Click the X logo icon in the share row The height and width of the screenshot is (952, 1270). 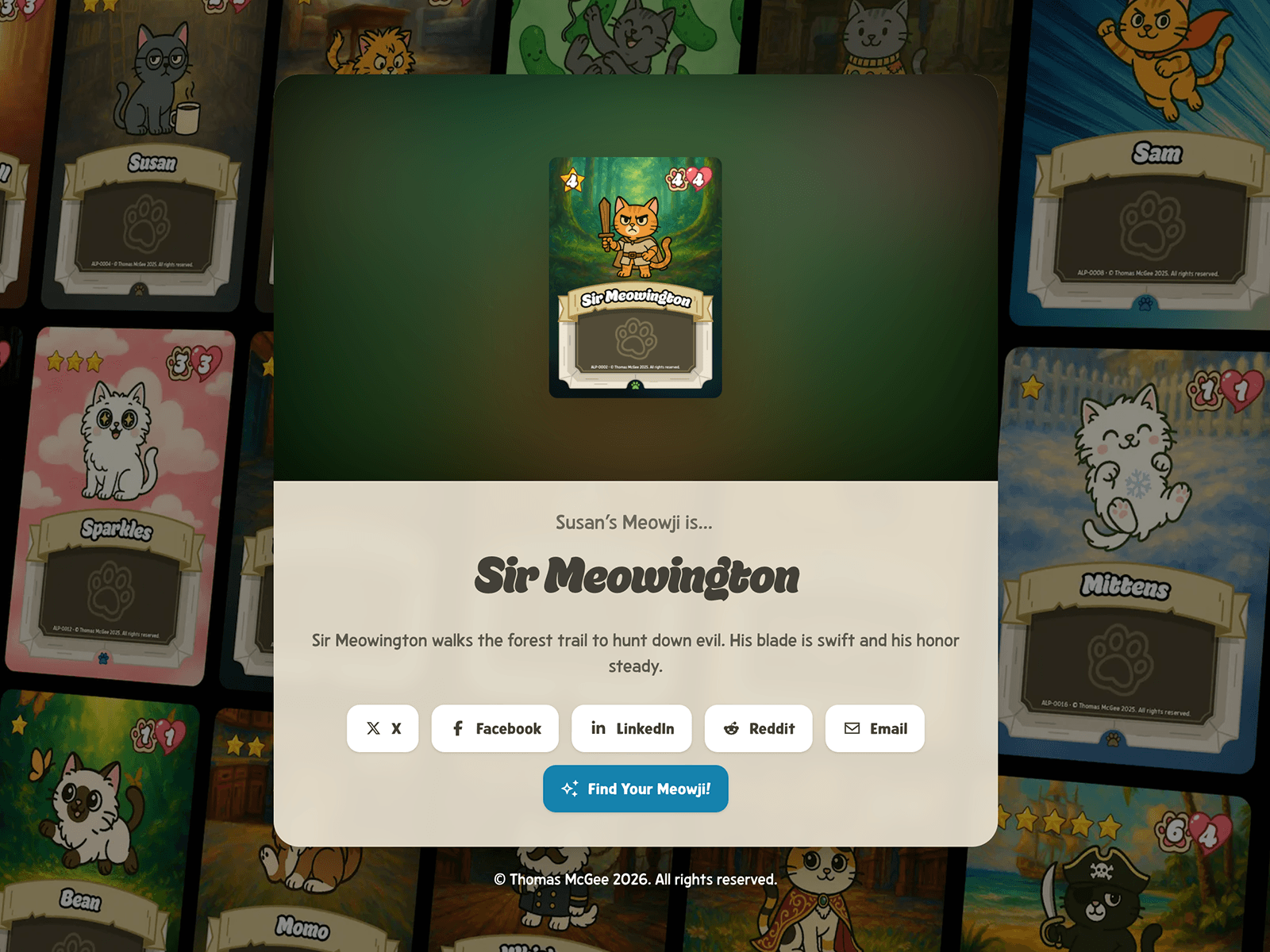372,728
